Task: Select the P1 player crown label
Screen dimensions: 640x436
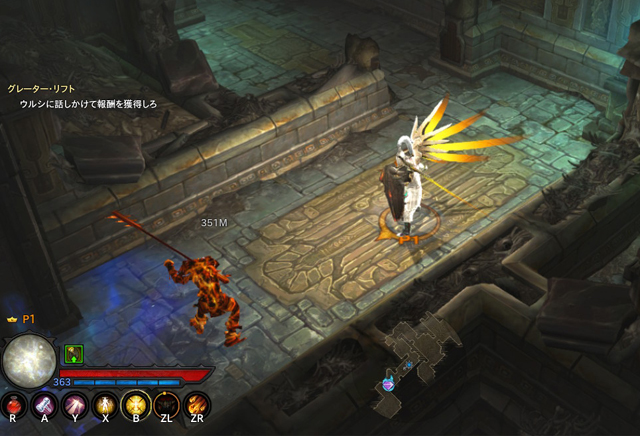Action: click(21, 318)
